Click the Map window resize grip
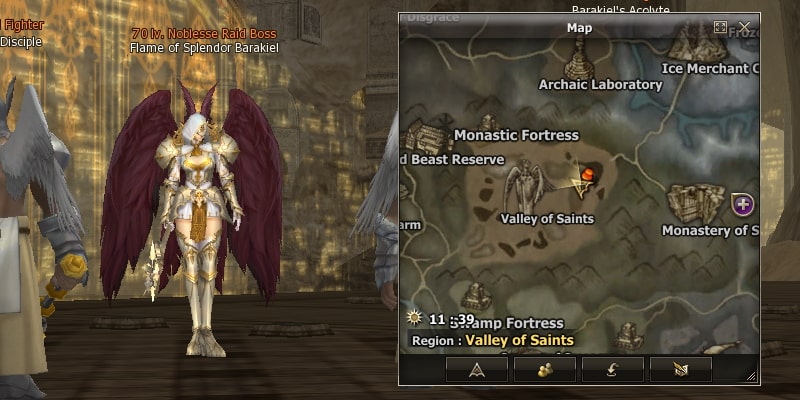 pyautogui.click(x=752, y=377)
